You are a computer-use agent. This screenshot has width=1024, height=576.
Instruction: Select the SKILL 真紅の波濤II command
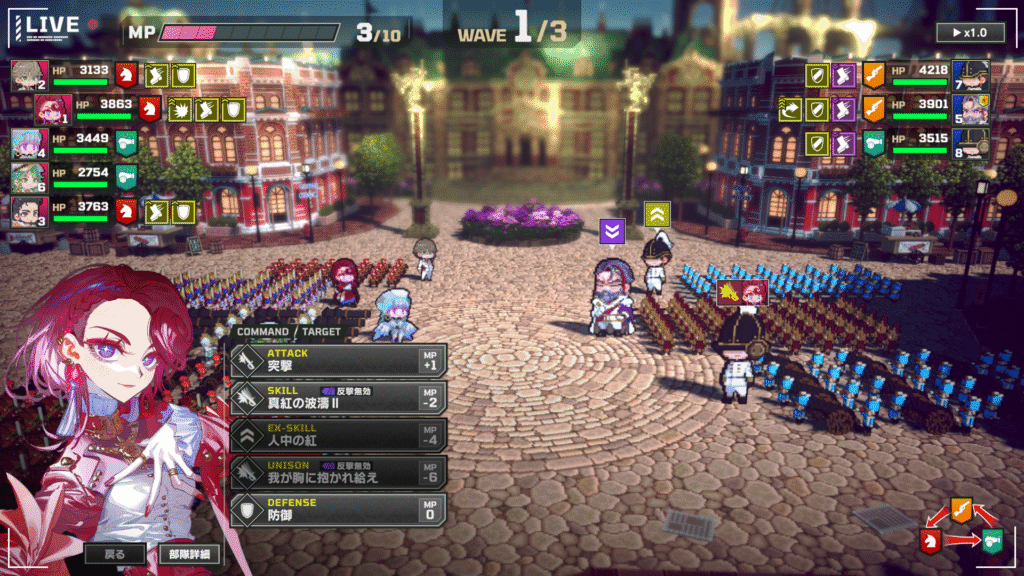click(x=338, y=398)
